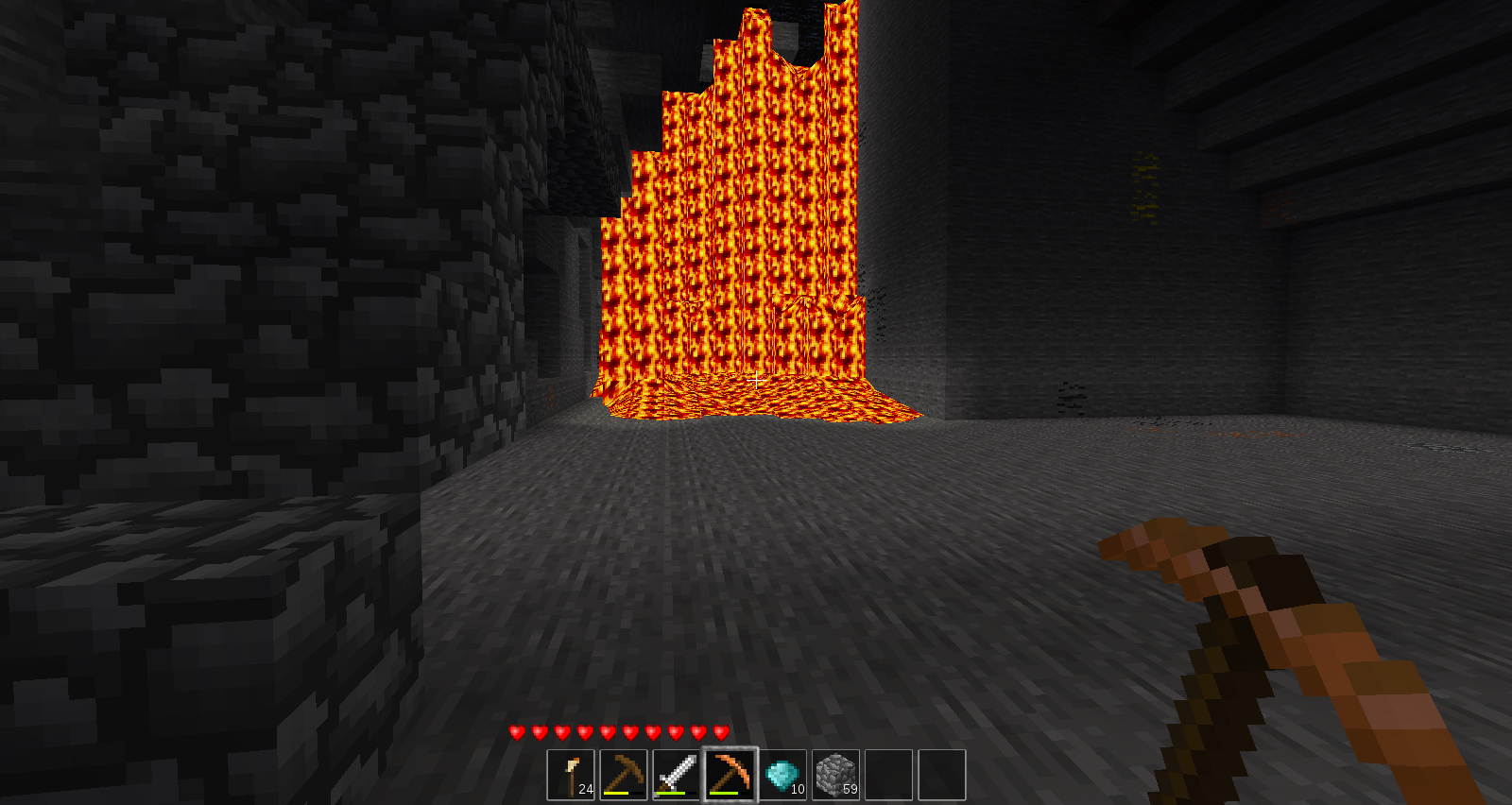Viewport: 1512px width, 805px height.
Task: Select the torch stack of 24
Action: (571, 775)
